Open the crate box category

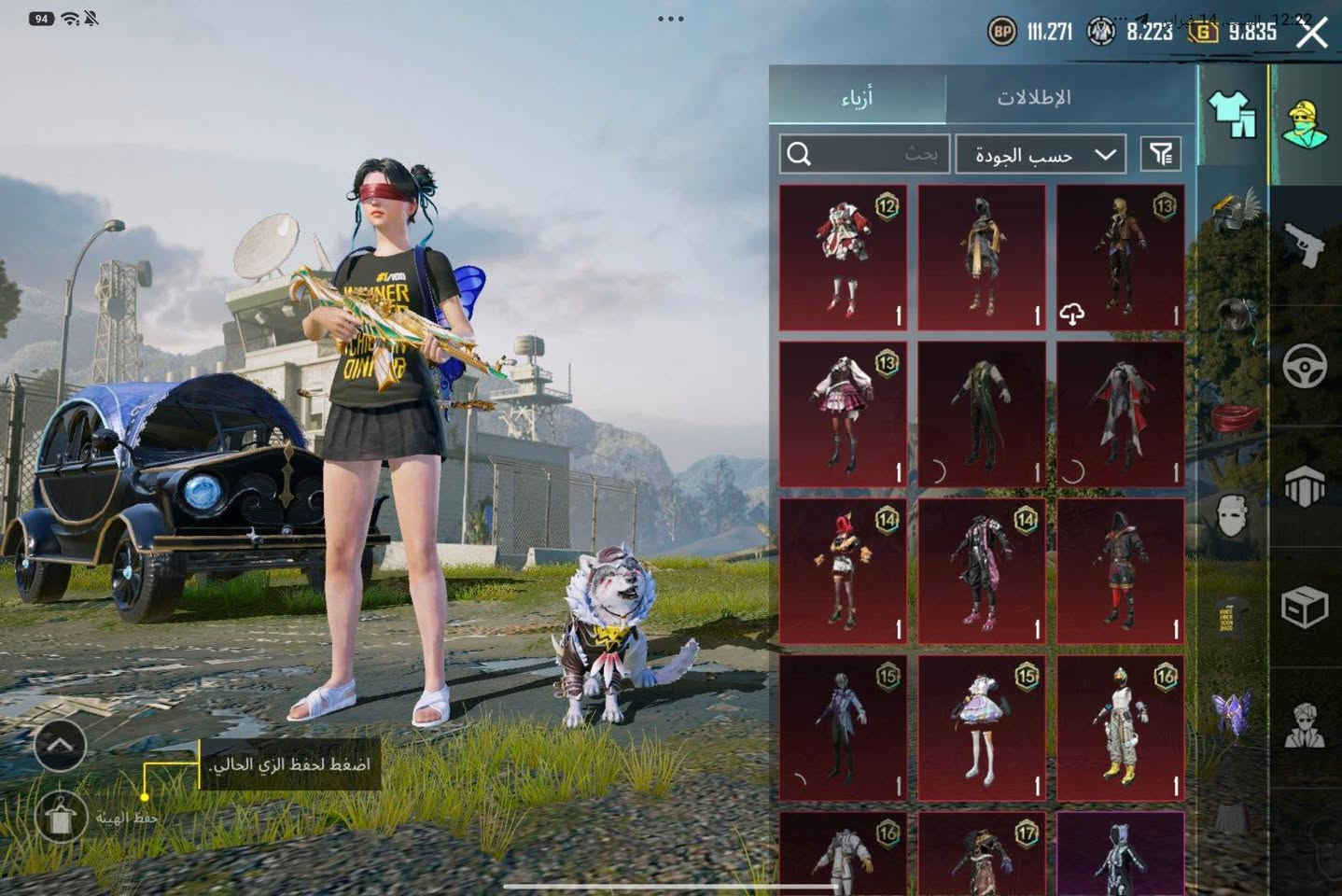(x=1305, y=609)
